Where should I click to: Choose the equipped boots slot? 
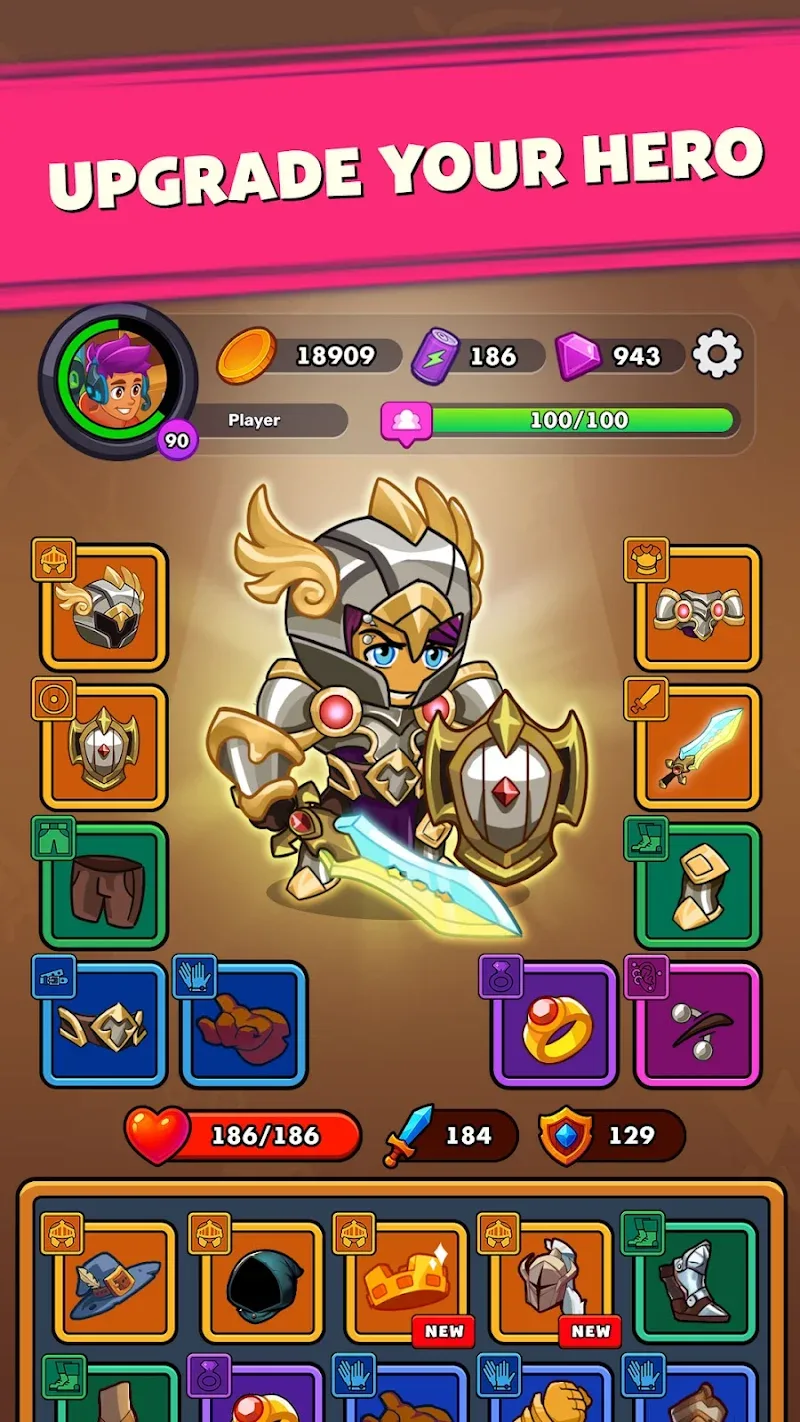(x=698, y=885)
